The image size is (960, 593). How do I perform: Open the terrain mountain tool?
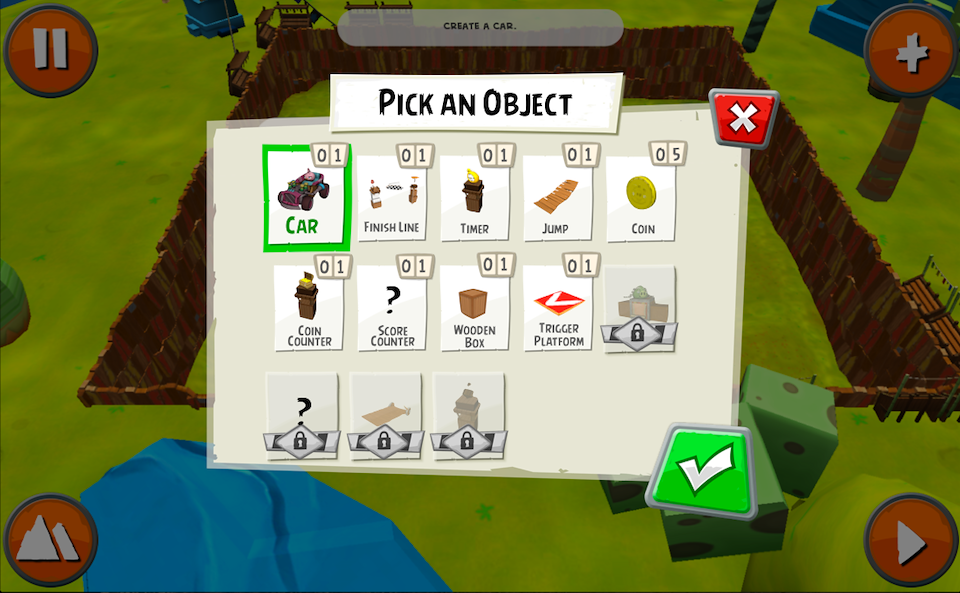click(x=50, y=541)
